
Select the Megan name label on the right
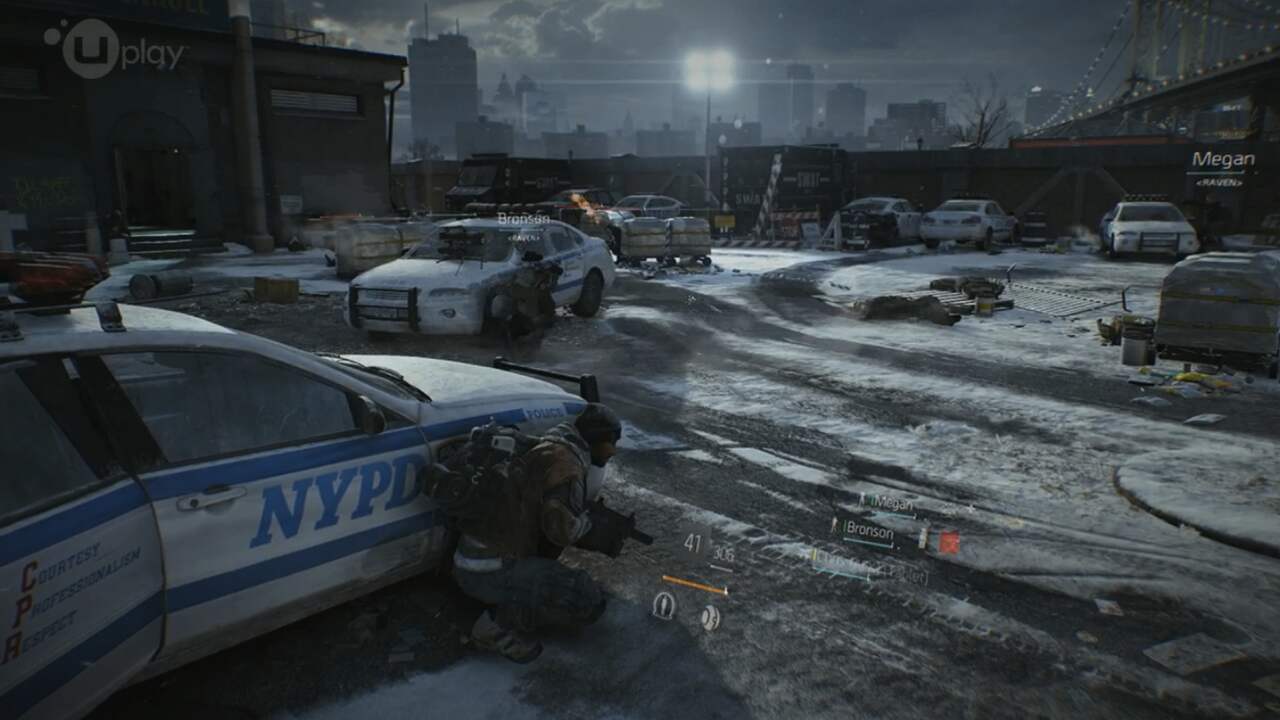tap(1224, 158)
